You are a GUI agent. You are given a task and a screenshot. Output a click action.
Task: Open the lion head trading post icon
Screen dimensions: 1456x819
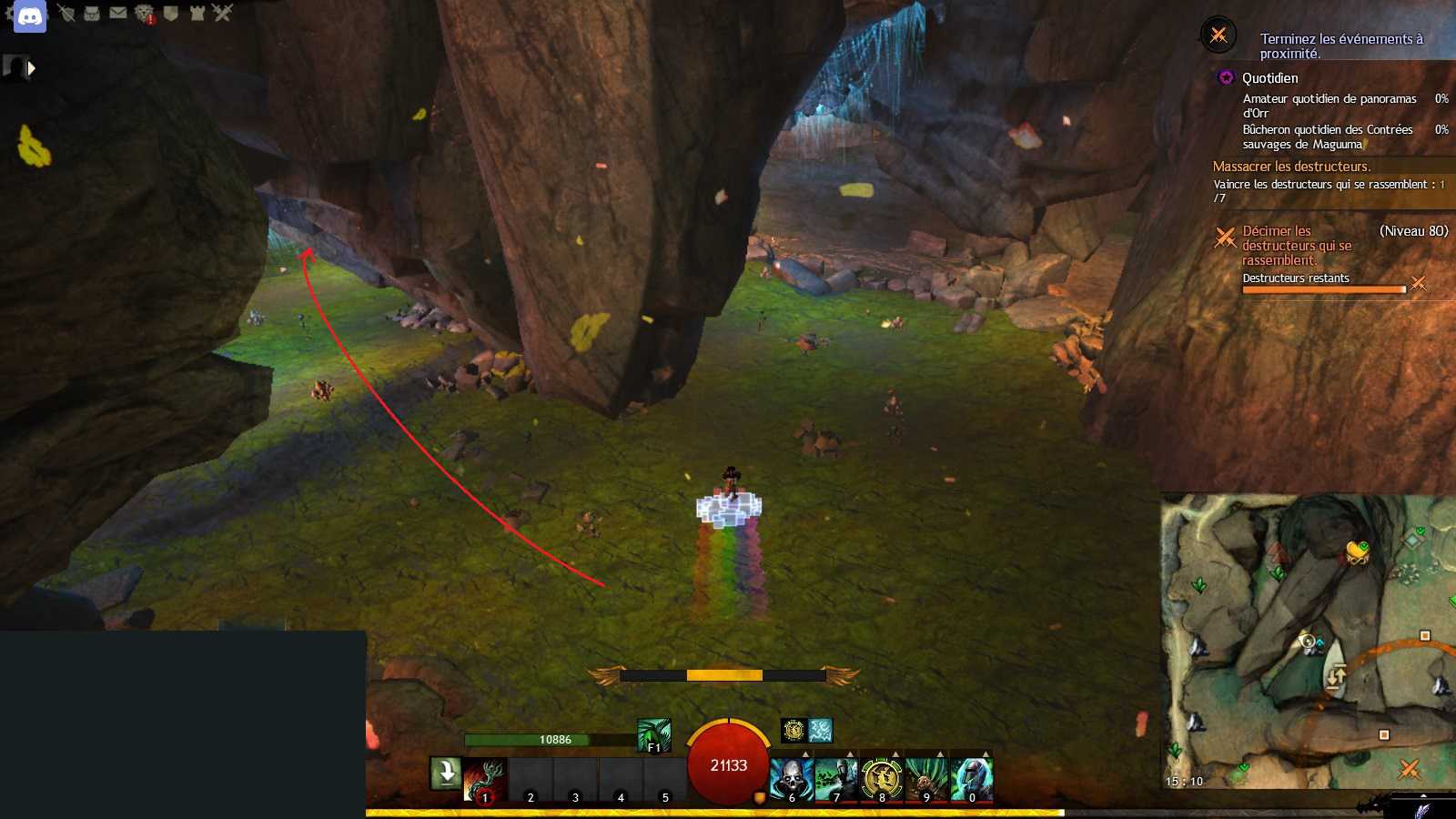point(144,13)
